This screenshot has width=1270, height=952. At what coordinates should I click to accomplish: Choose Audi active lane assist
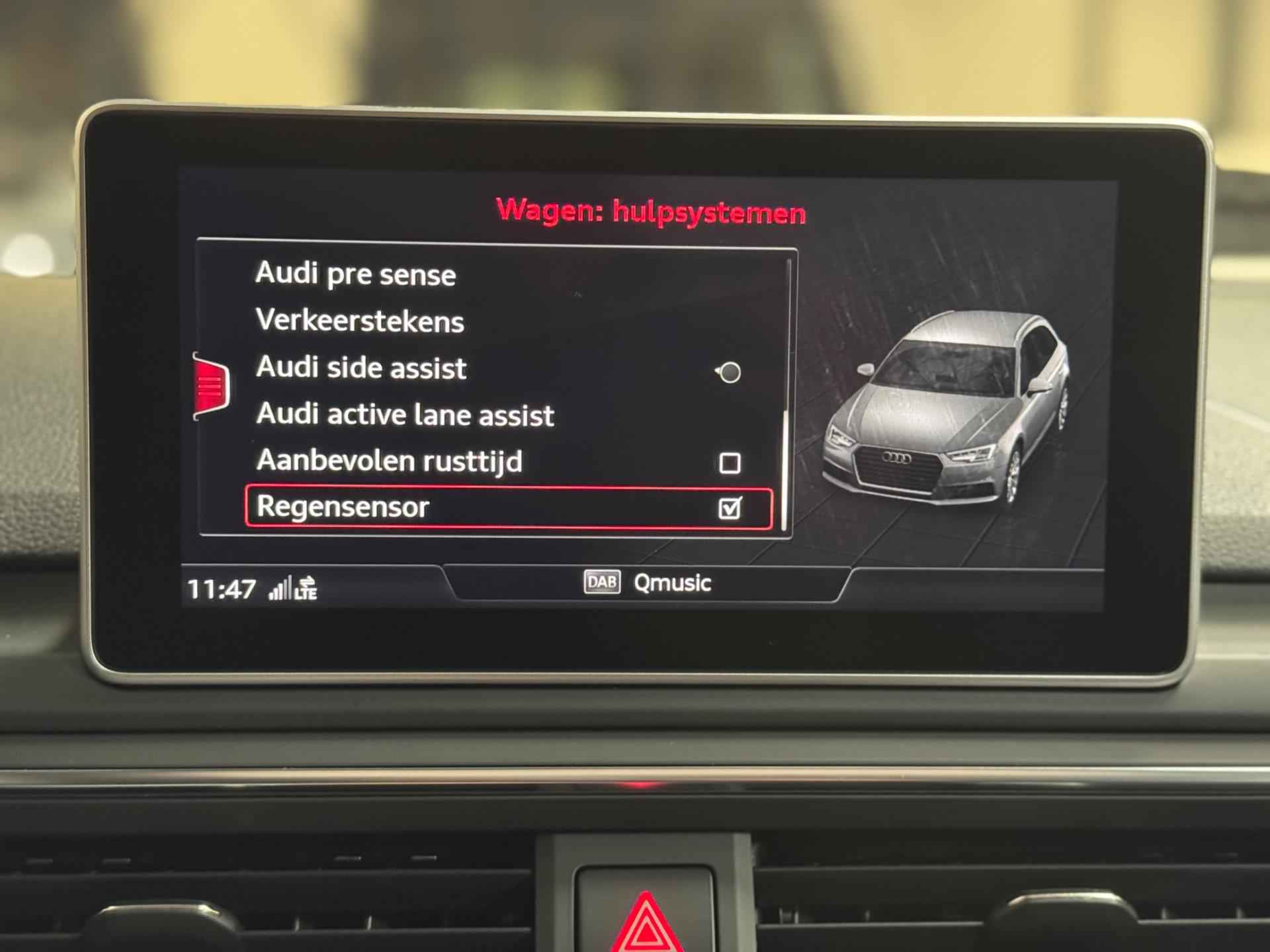coord(405,415)
